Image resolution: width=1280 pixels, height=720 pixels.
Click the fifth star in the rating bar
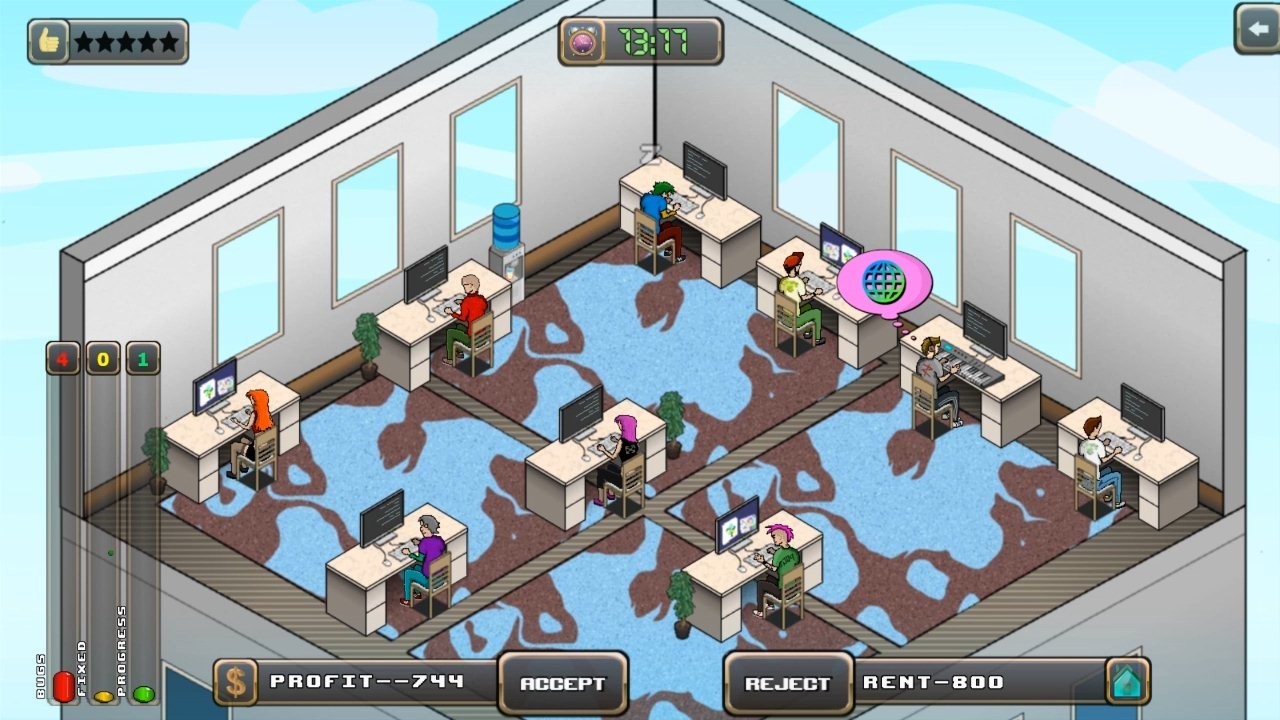[167, 40]
